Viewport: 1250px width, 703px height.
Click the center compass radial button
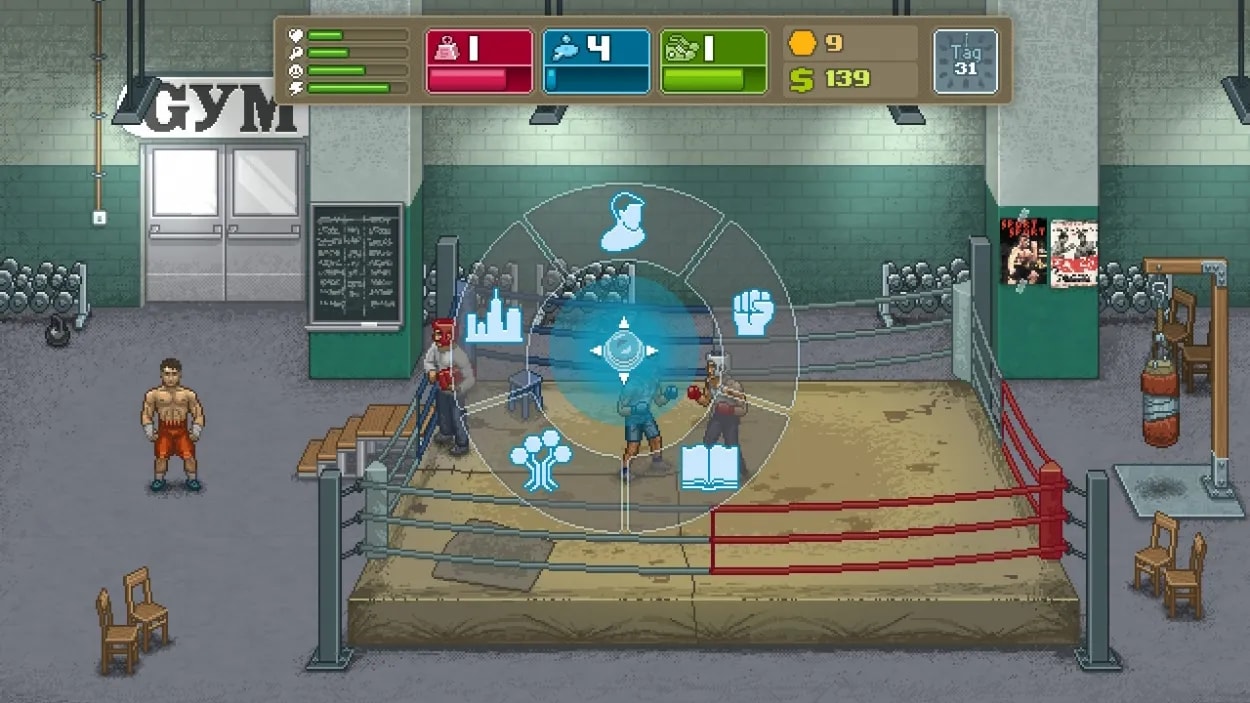624,350
